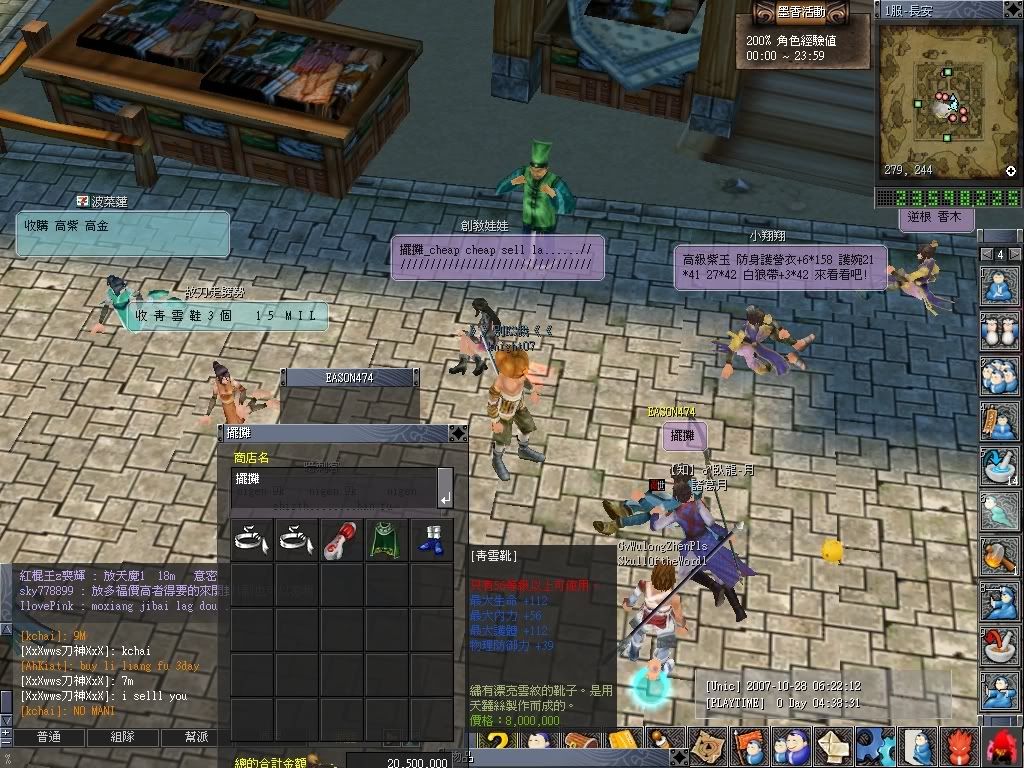Screen dimensions: 1024x768
Task: Activate the meditating figure skill
Action: 999,286
